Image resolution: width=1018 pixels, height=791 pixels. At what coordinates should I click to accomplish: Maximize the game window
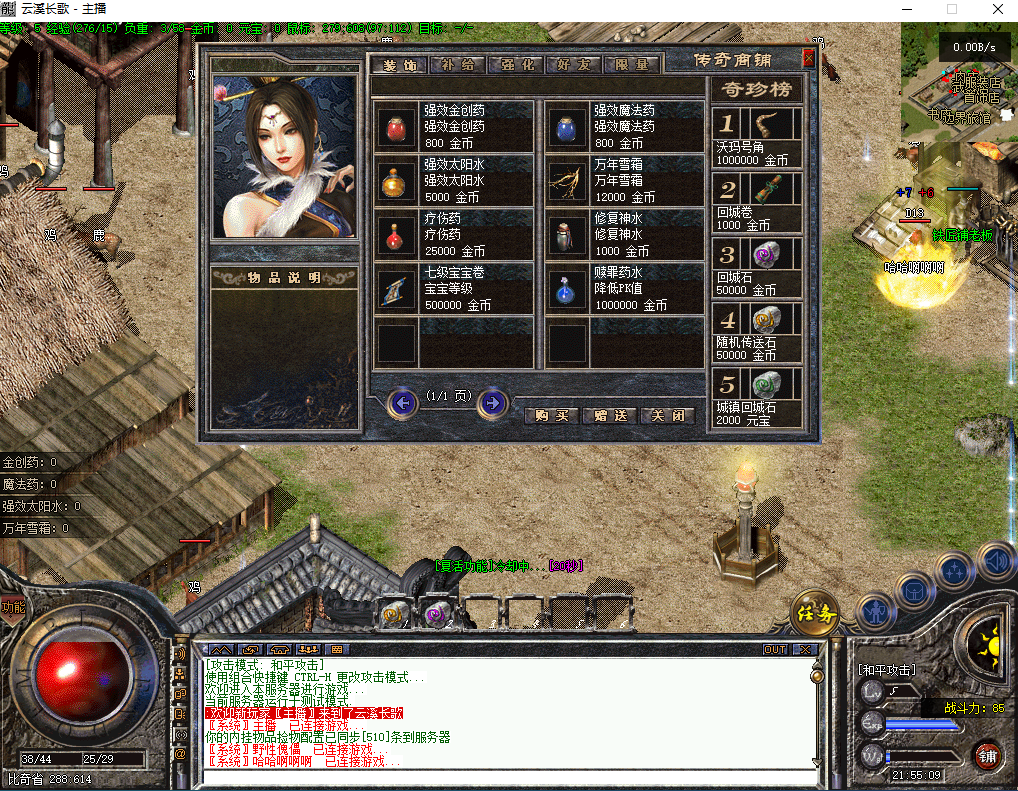click(x=952, y=9)
